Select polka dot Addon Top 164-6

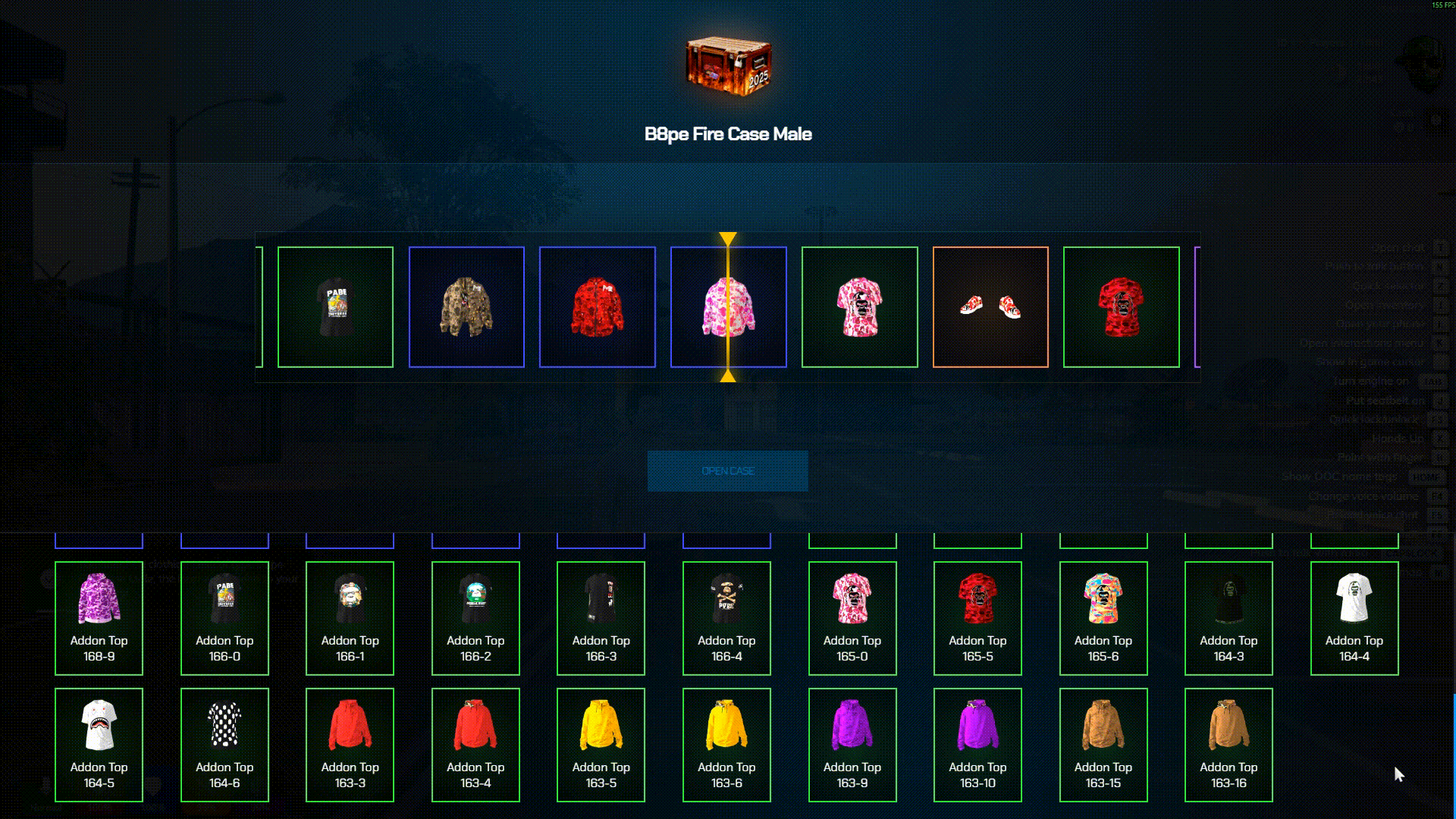point(224,745)
